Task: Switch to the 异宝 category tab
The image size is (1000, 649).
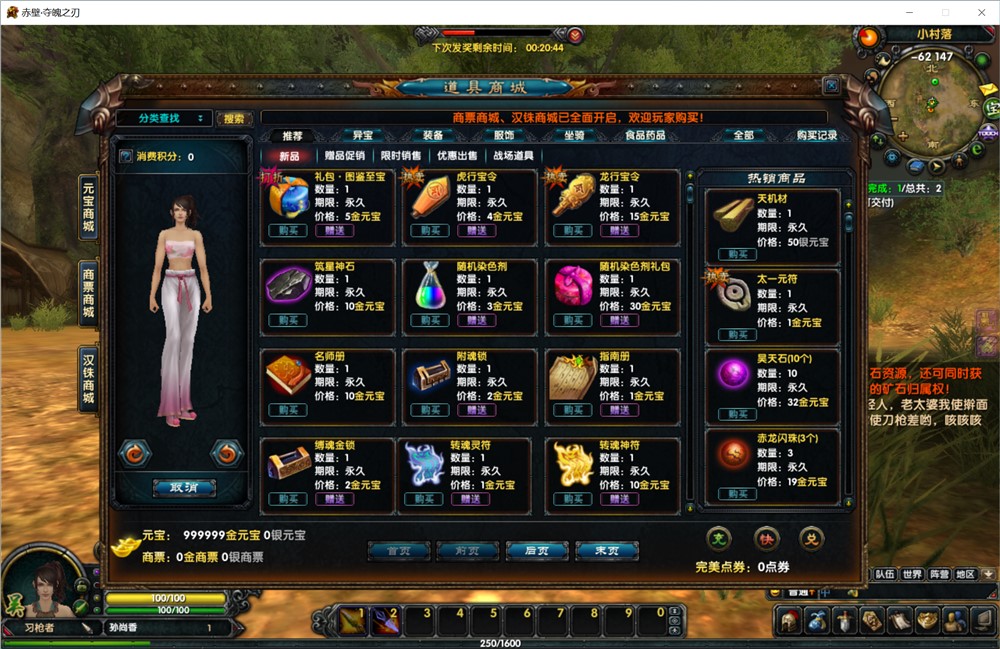Action: [362, 135]
